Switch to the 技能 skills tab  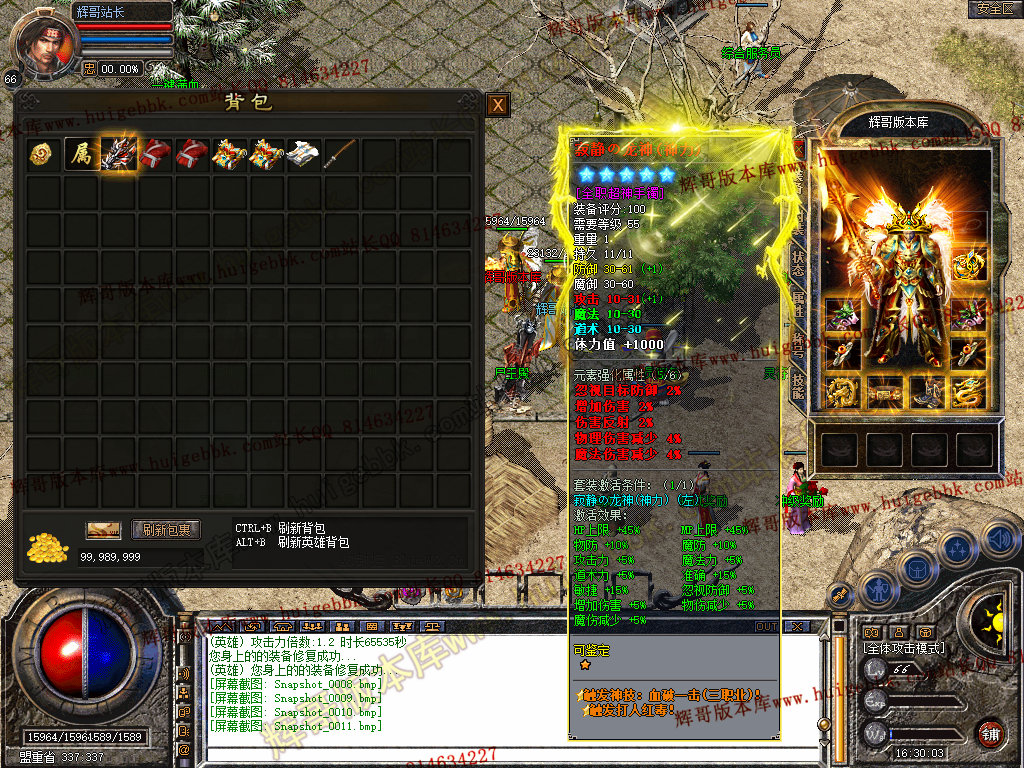point(798,390)
